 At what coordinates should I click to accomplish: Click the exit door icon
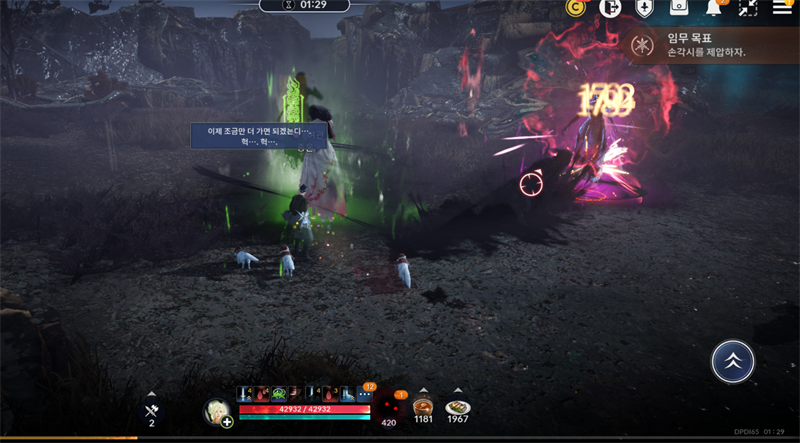(610, 8)
